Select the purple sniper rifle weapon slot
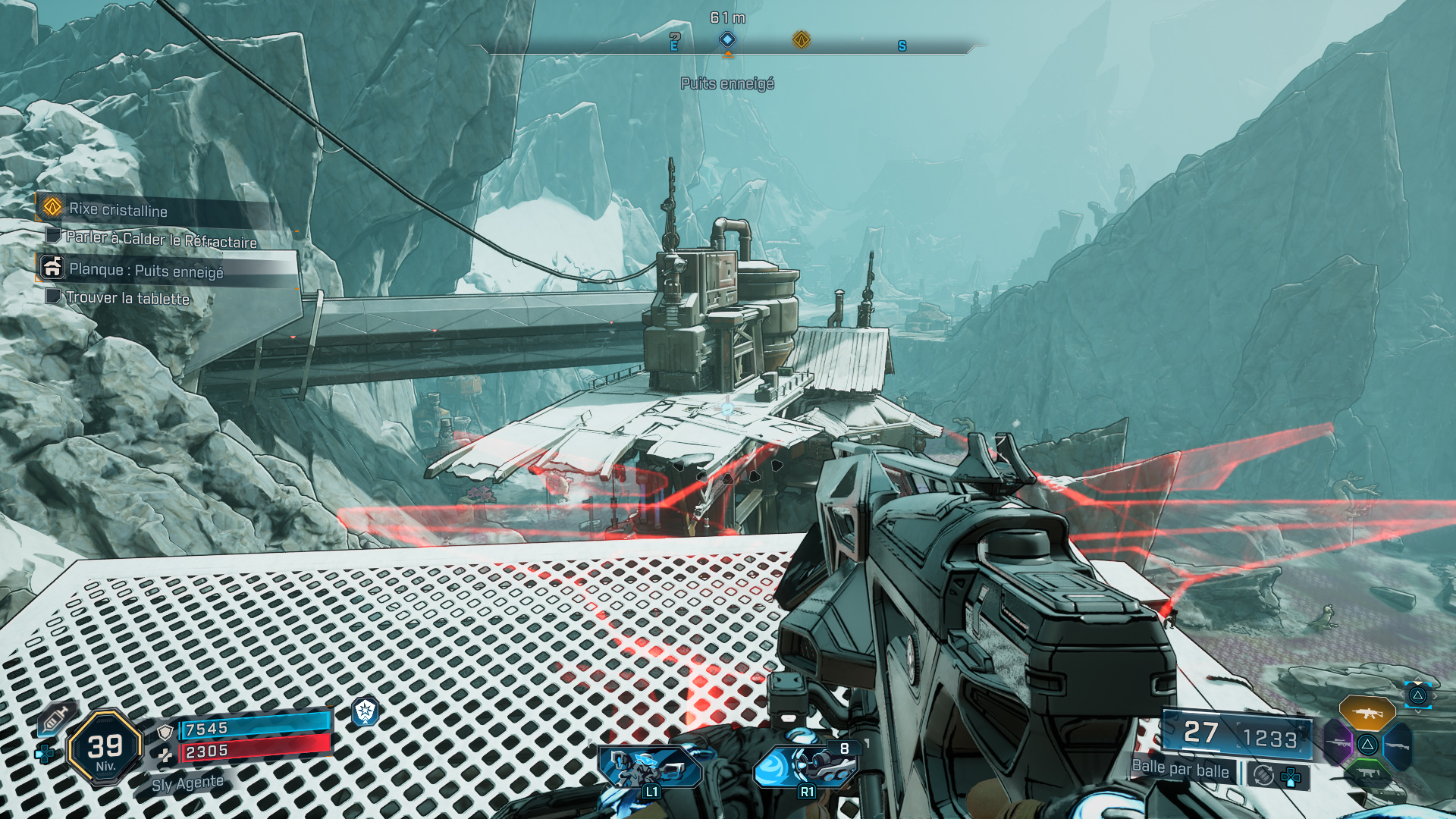Image resolution: width=1456 pixels, height=819 pixels. (x=1338, y=743)
